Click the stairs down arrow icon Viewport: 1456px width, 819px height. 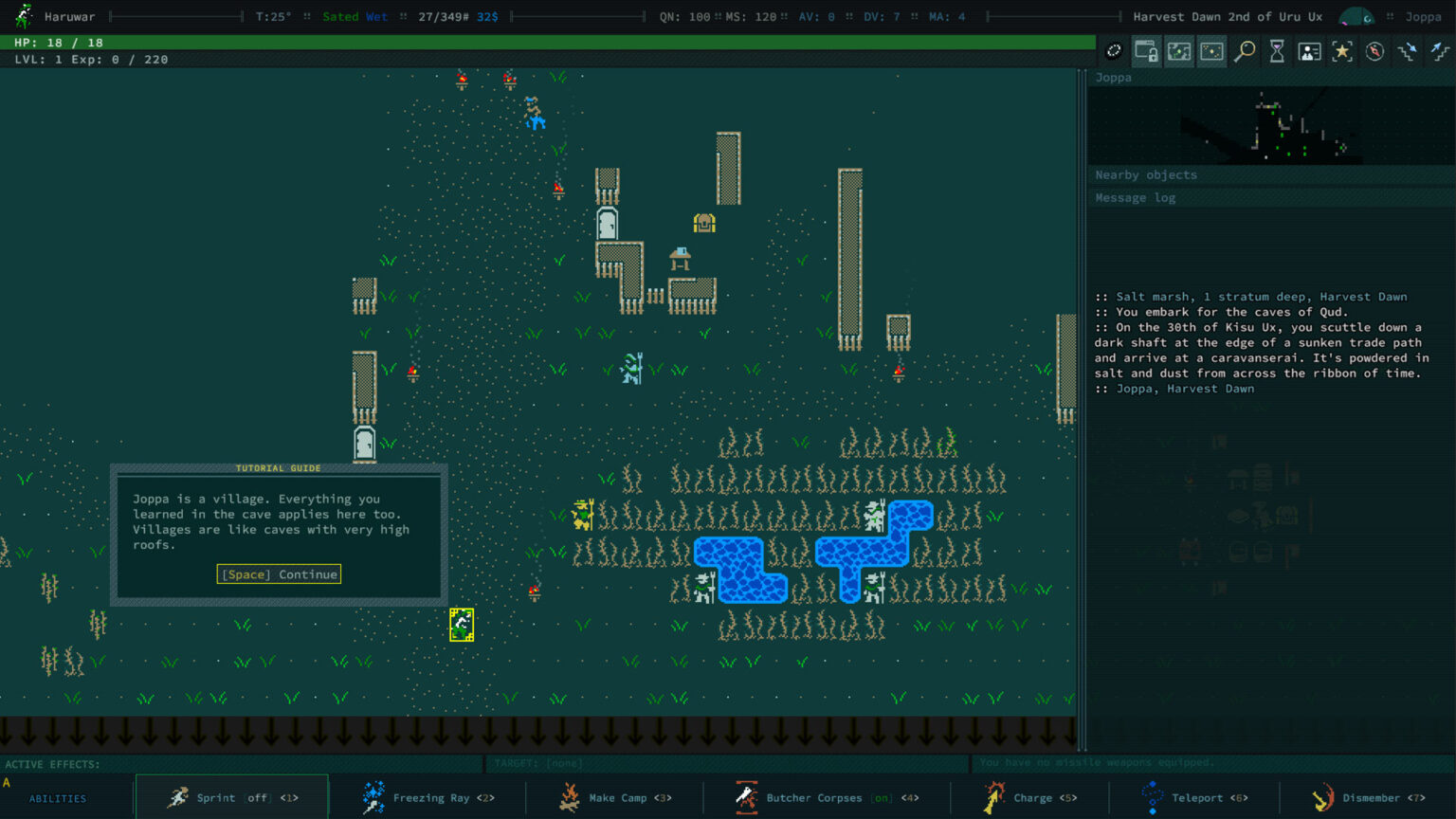[1408, 52]
